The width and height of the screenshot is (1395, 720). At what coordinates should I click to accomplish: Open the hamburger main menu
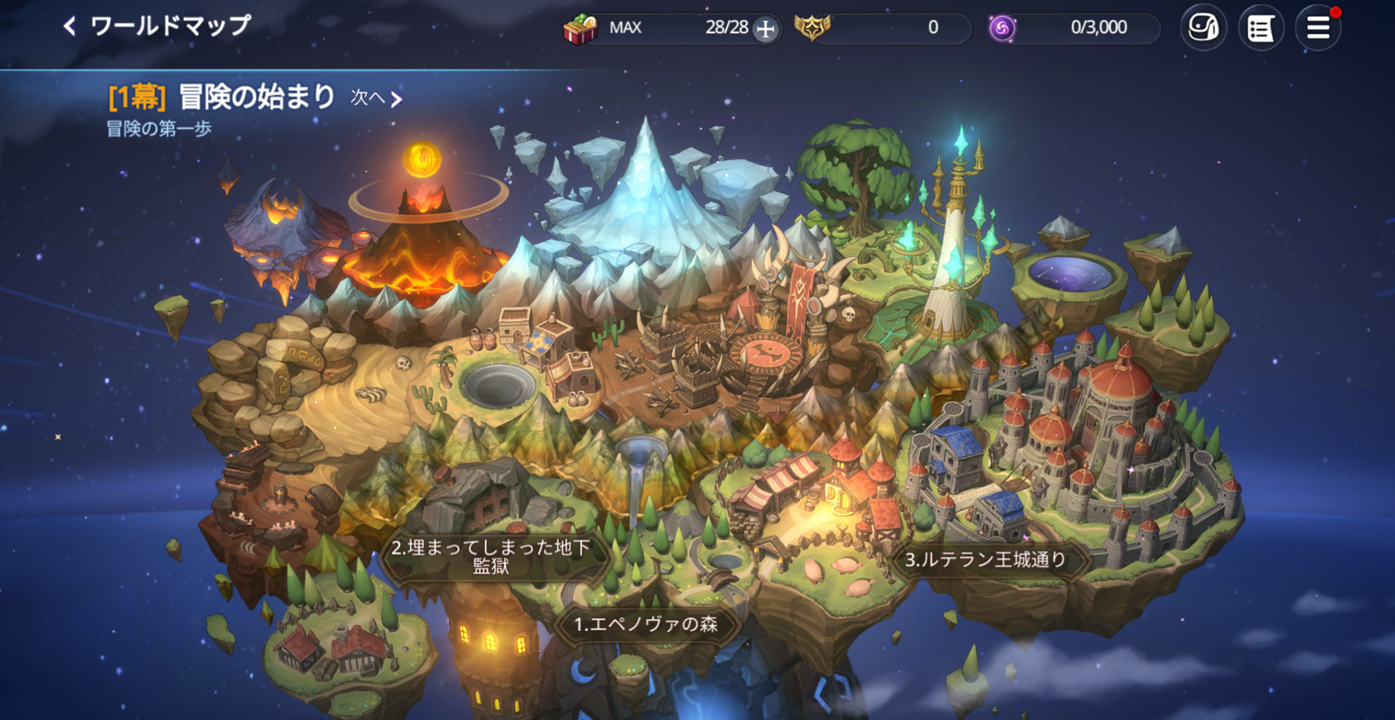(x=1318, y=28)
